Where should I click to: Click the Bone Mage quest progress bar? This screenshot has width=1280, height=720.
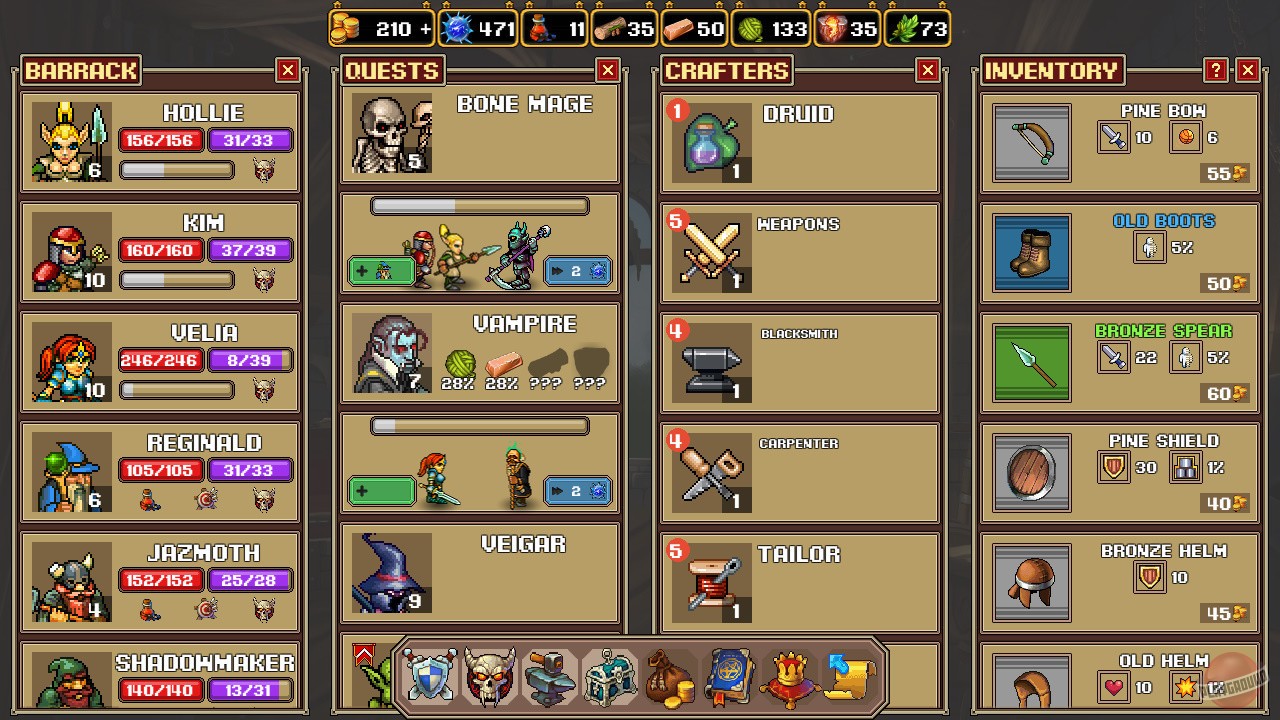(x=478, y=206)
